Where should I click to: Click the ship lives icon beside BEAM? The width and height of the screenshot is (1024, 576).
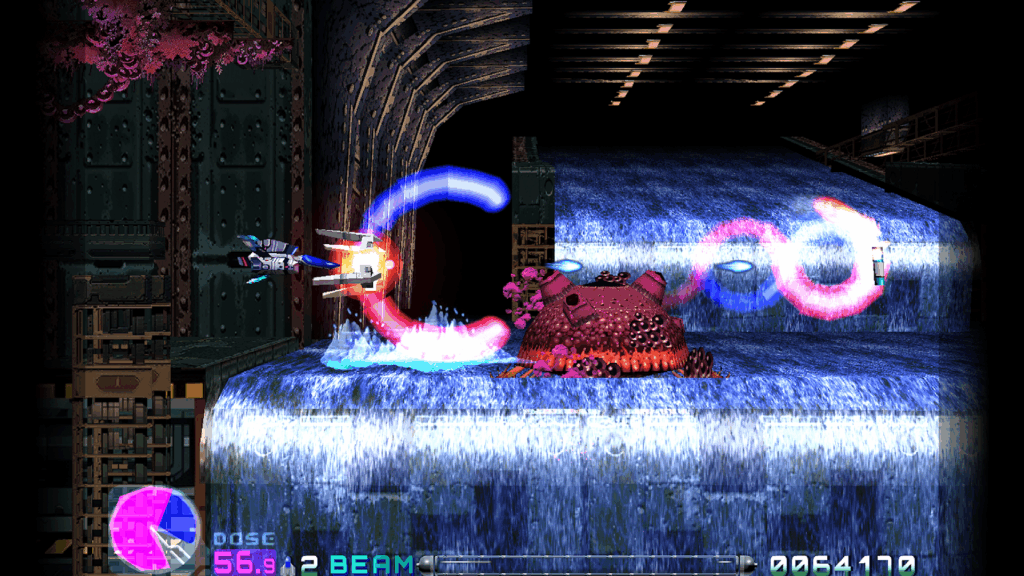pos(289,565)
